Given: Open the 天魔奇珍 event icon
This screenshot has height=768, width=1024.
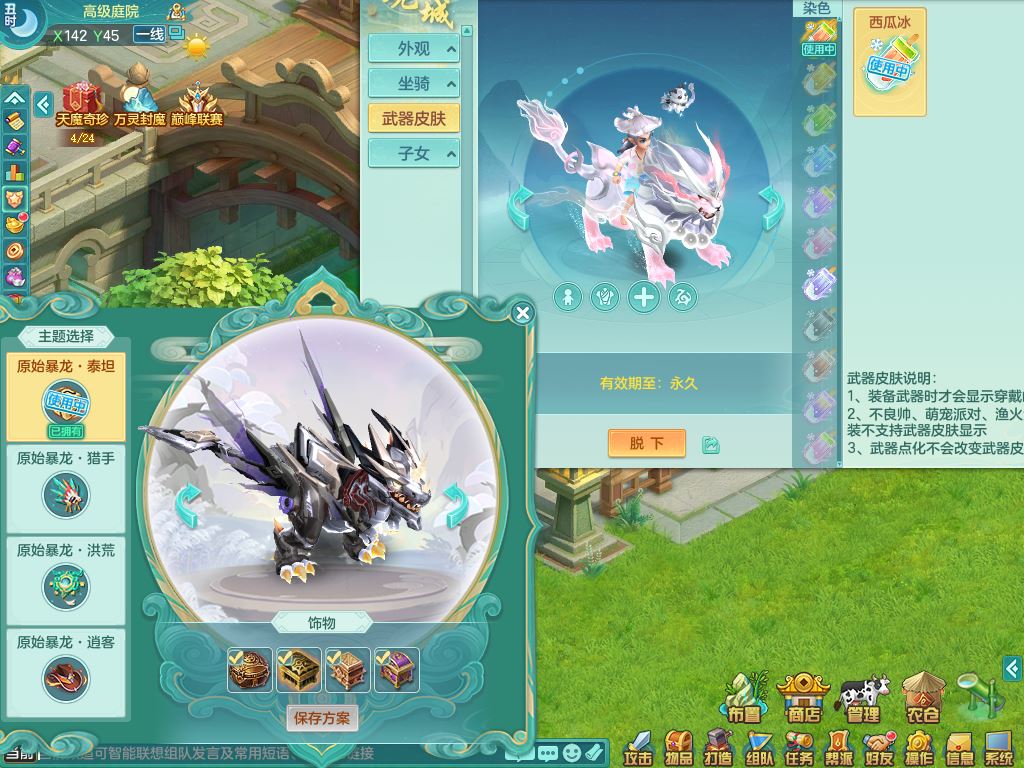Looking at the screenshot, I should (82, 105).
